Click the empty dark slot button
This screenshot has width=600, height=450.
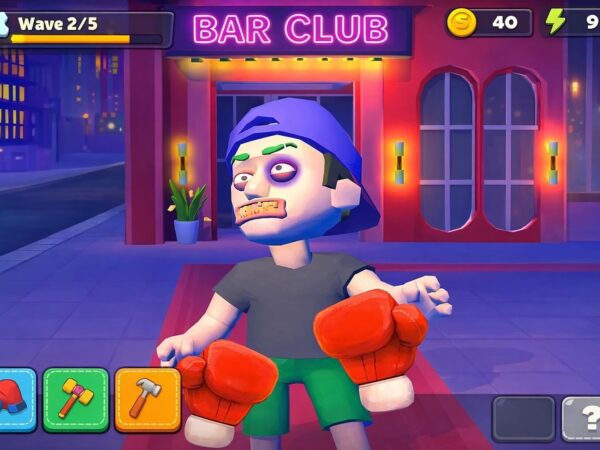click(523, 418)
